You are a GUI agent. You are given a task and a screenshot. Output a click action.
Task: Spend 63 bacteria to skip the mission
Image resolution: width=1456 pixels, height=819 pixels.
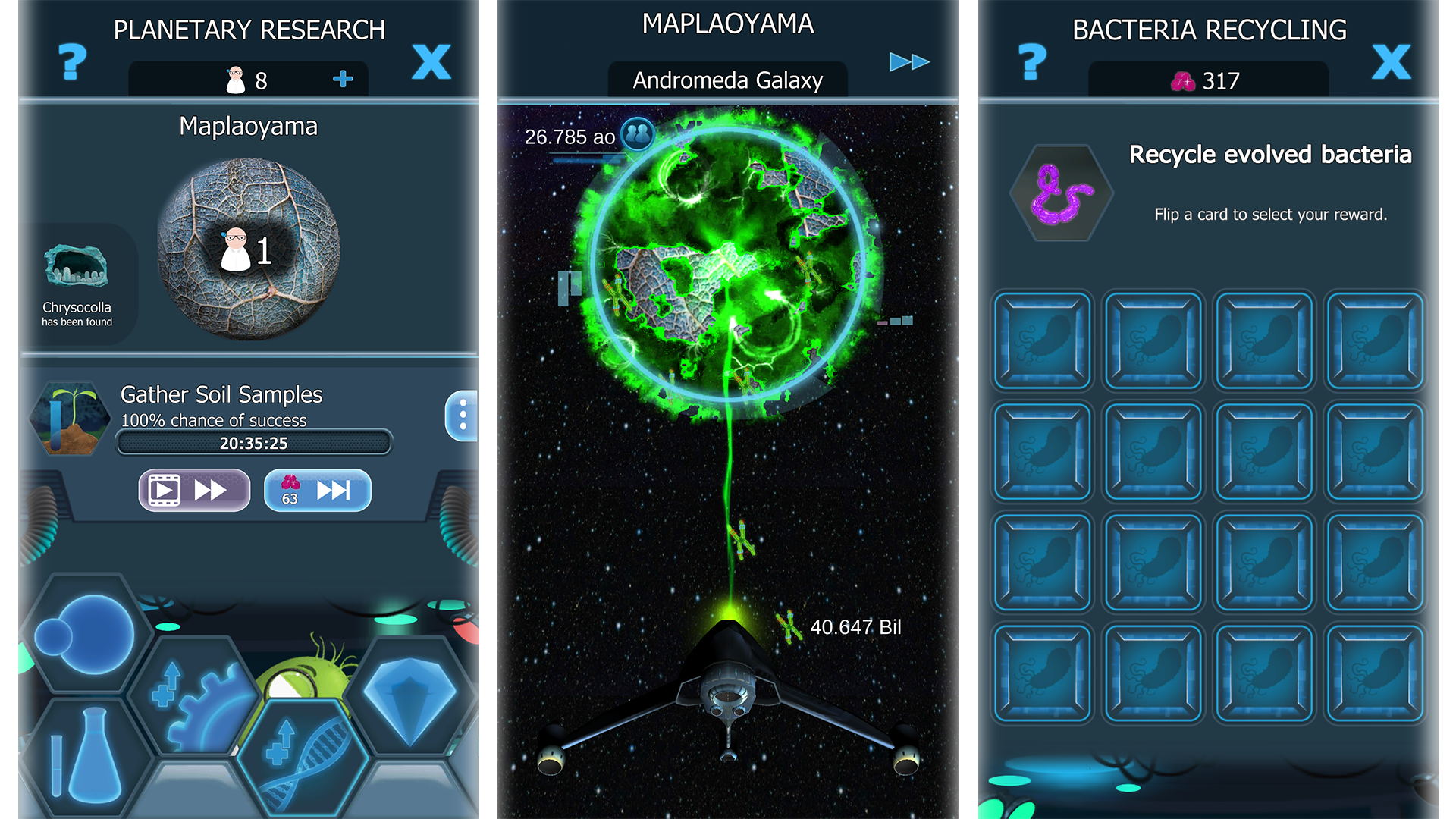(317, 490)
